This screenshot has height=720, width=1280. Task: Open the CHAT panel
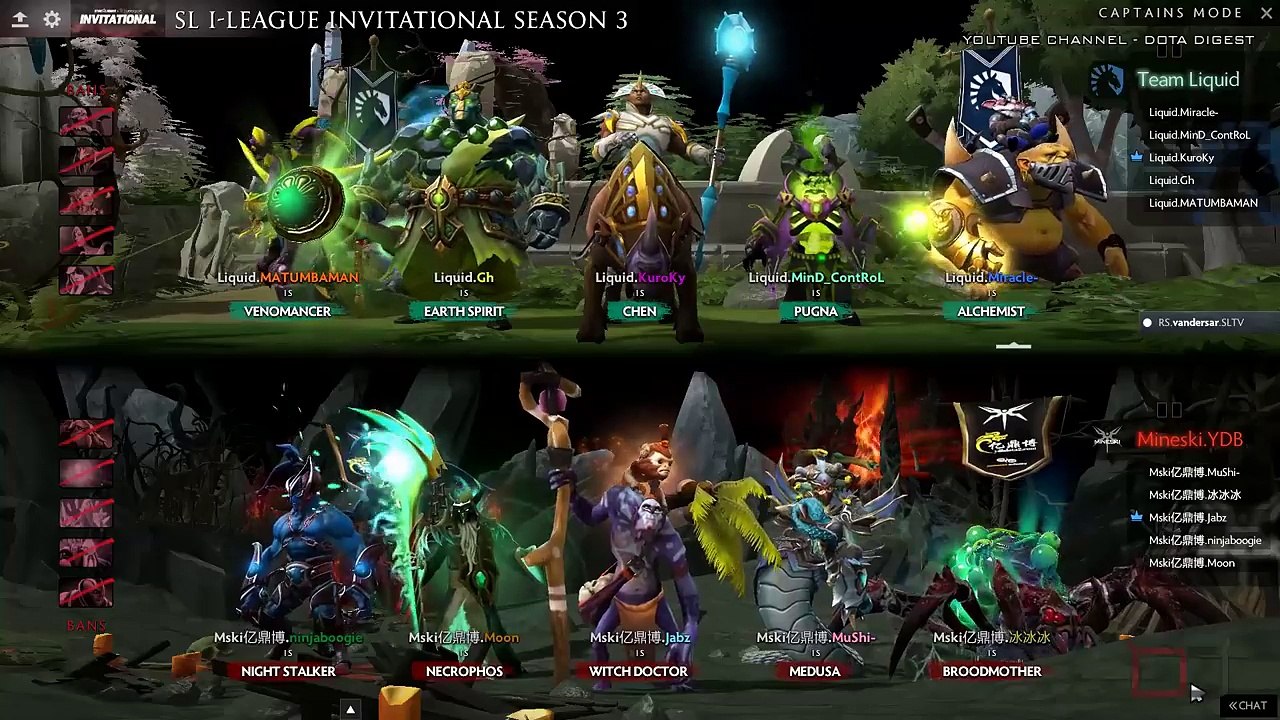pos(1248,705)
